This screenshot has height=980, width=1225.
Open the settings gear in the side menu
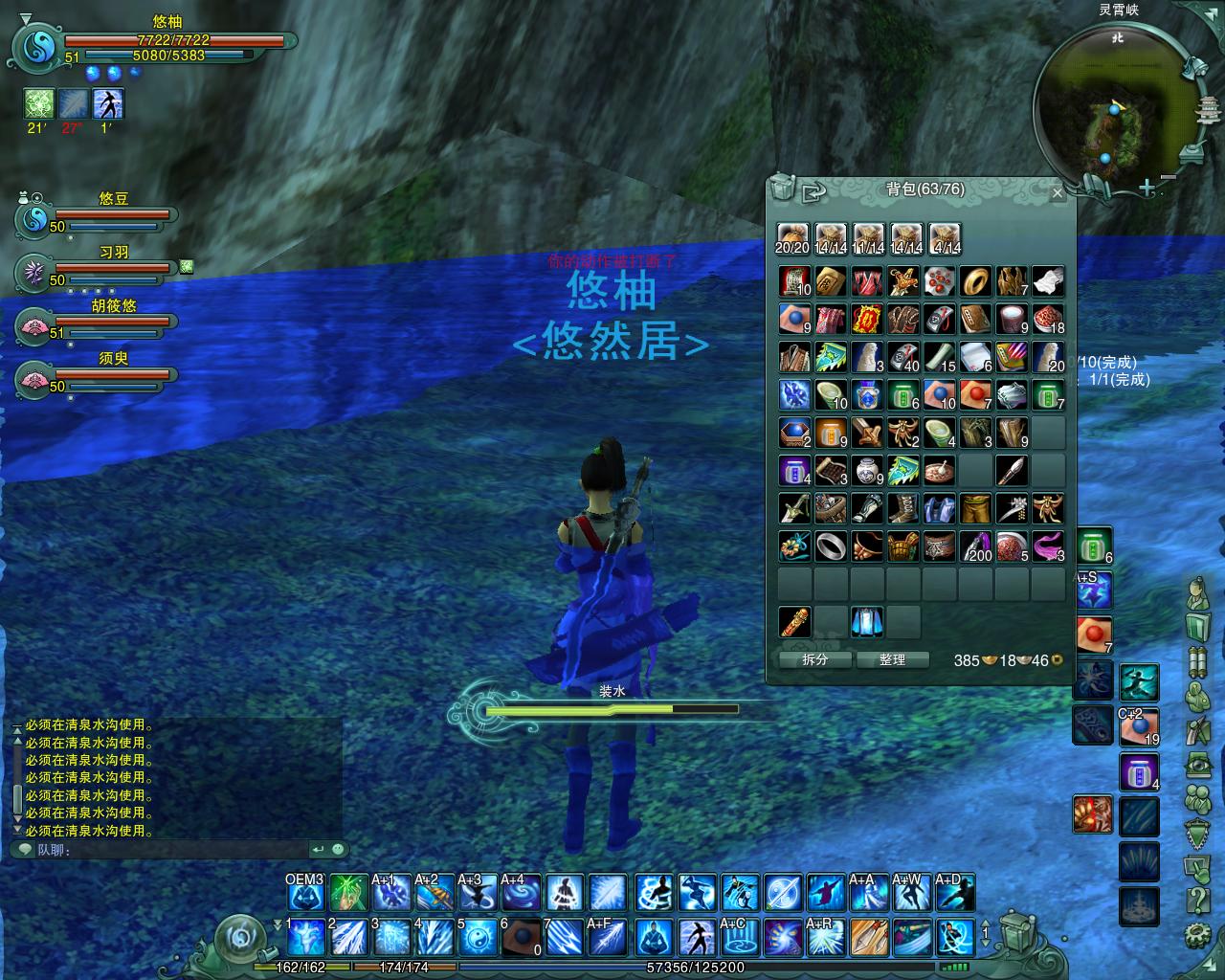pos(1196,933)
